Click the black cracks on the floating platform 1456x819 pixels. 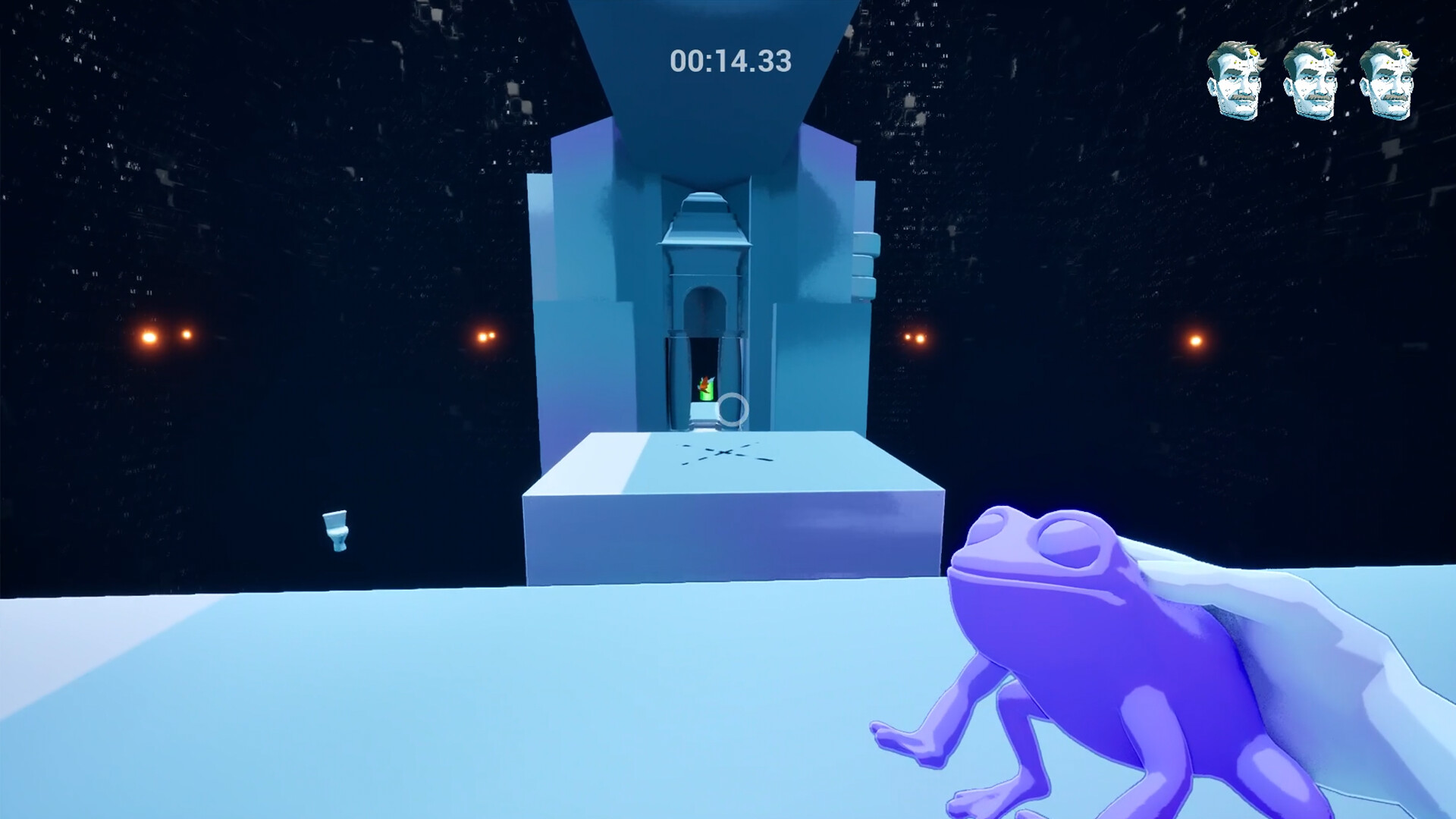(x=720, y=453)
